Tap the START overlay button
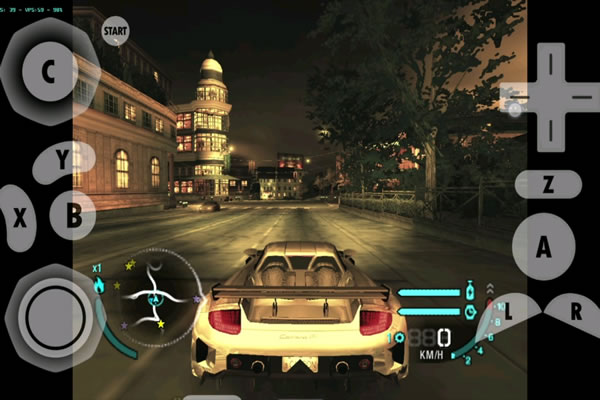 [116, 32]
